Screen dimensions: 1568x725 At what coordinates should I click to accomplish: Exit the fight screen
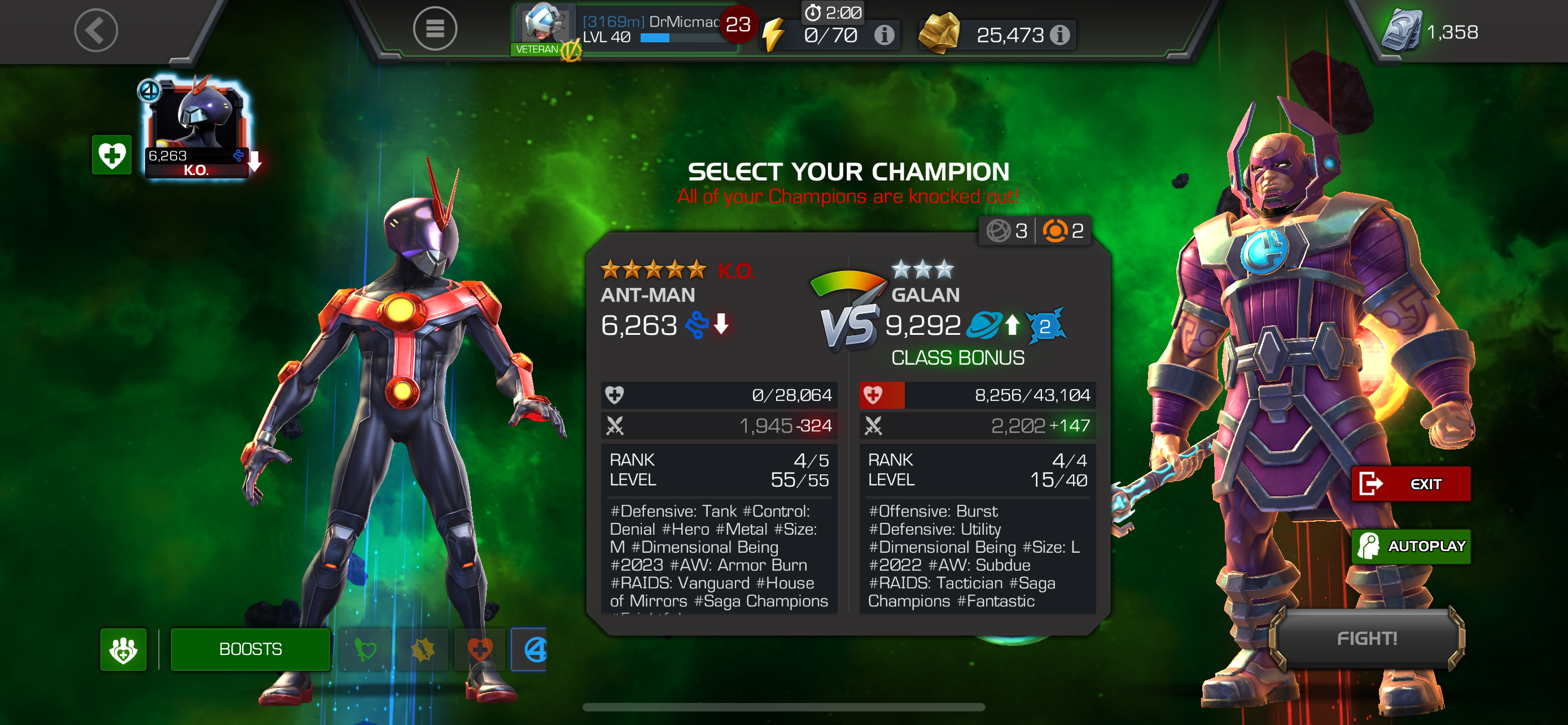click(x=1411, y=484)
